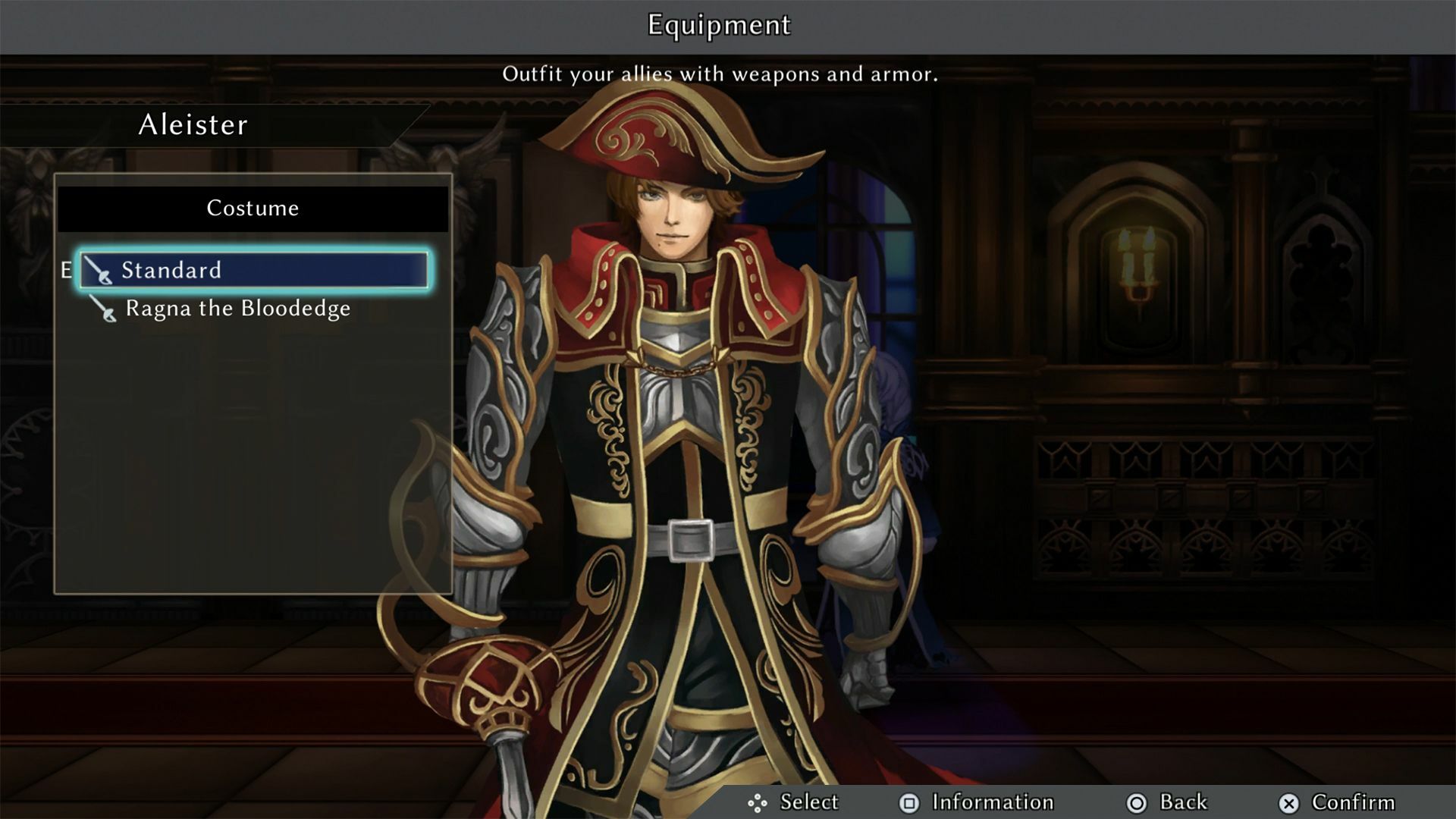
Task: Click the X Confirm button icon
Action: (1287, 802)
